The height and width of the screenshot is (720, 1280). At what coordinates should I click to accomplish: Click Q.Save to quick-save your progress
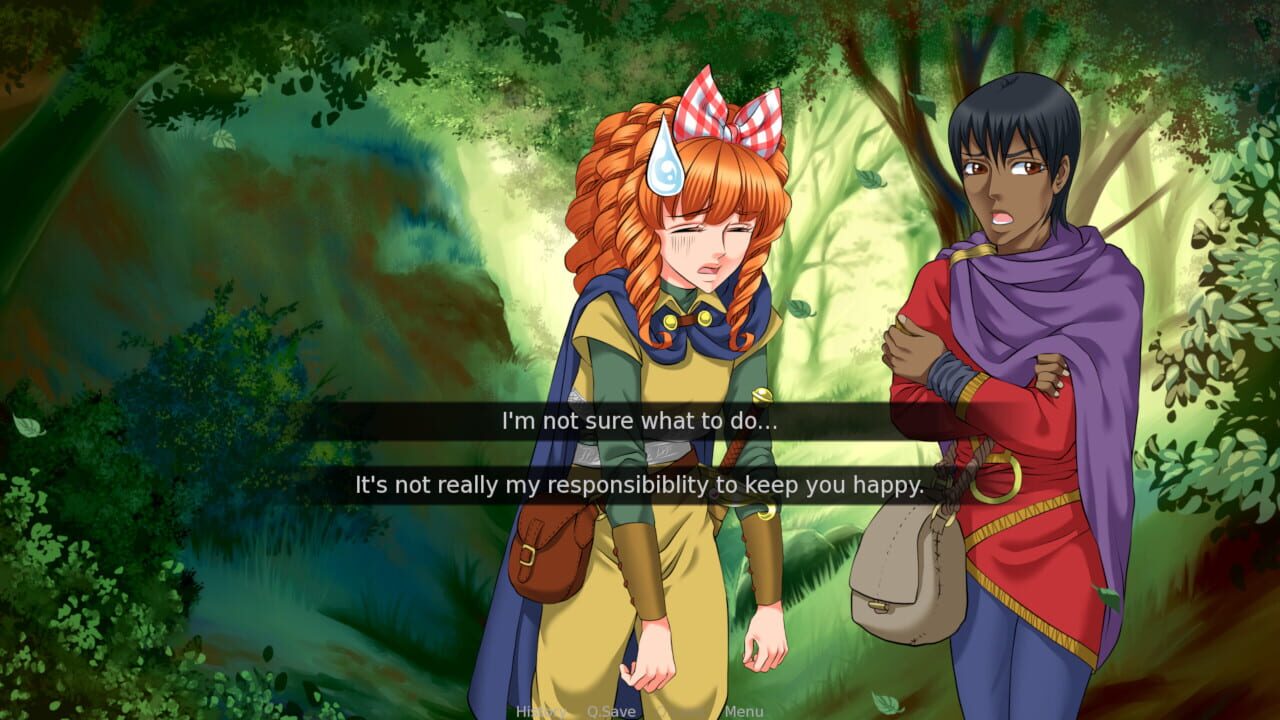pos(611,710)
